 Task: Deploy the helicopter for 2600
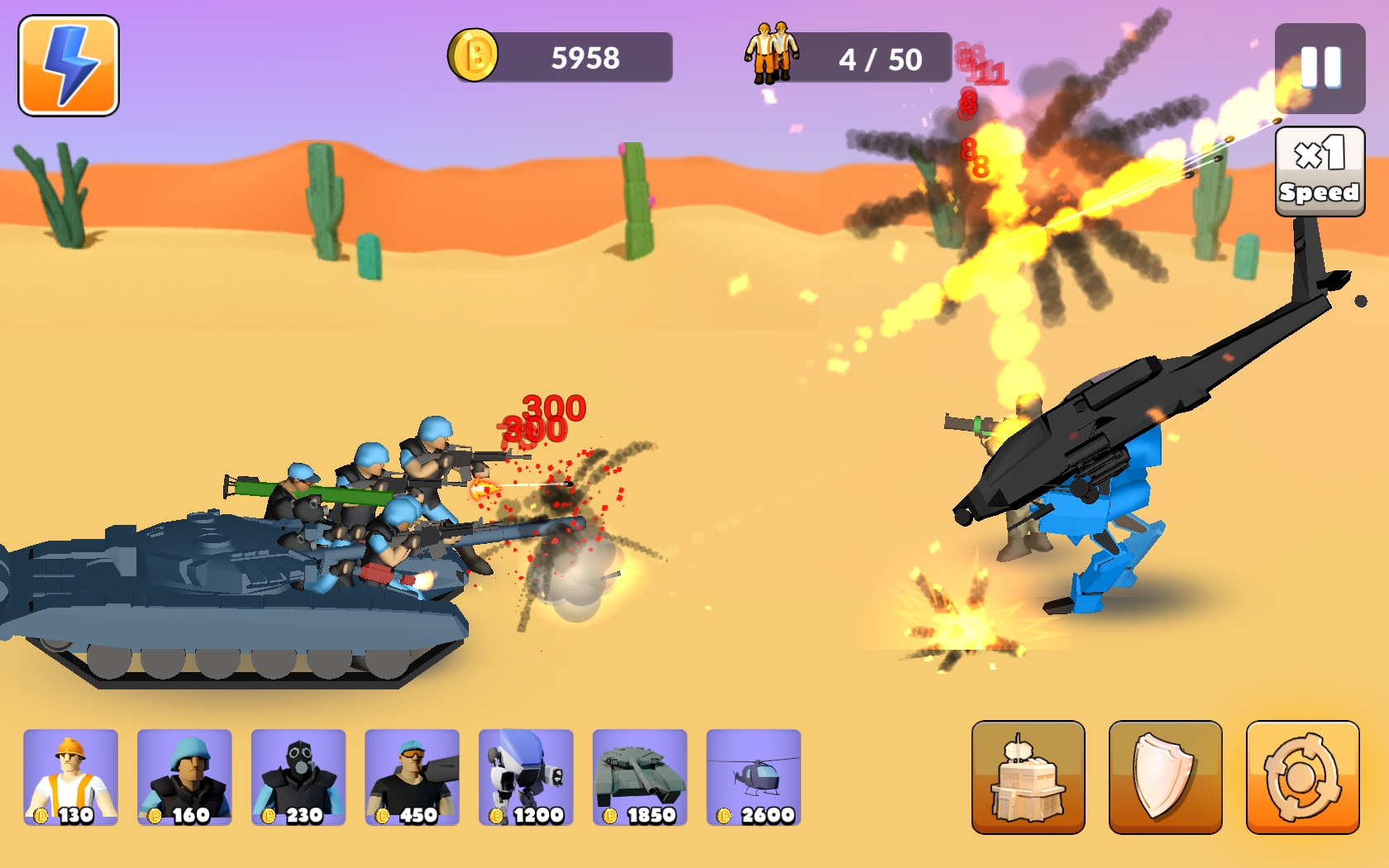click(753, 777)
